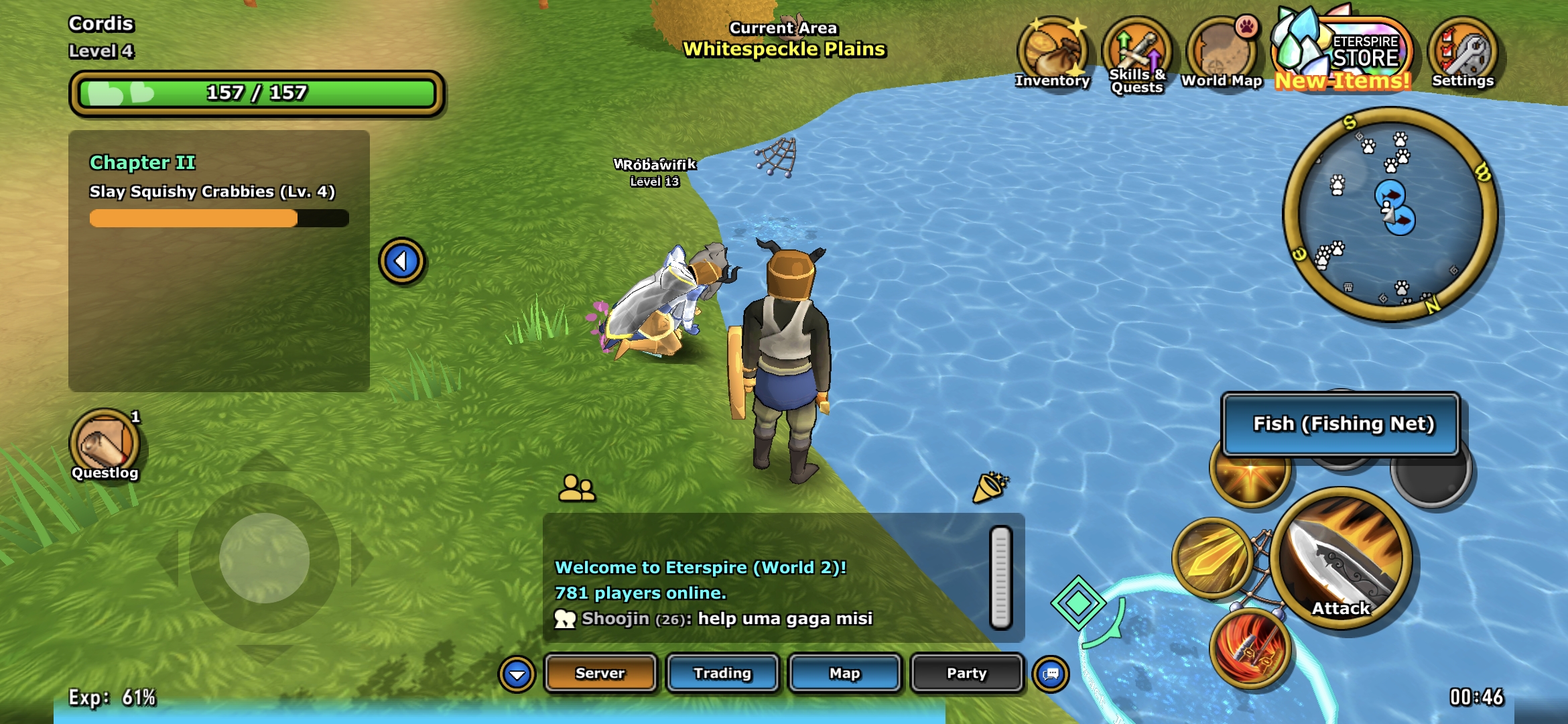The width and height of the screenshot is (1568, 724).
Task: Minimize chat with the down-arrow button
Action: coord(517,674)
